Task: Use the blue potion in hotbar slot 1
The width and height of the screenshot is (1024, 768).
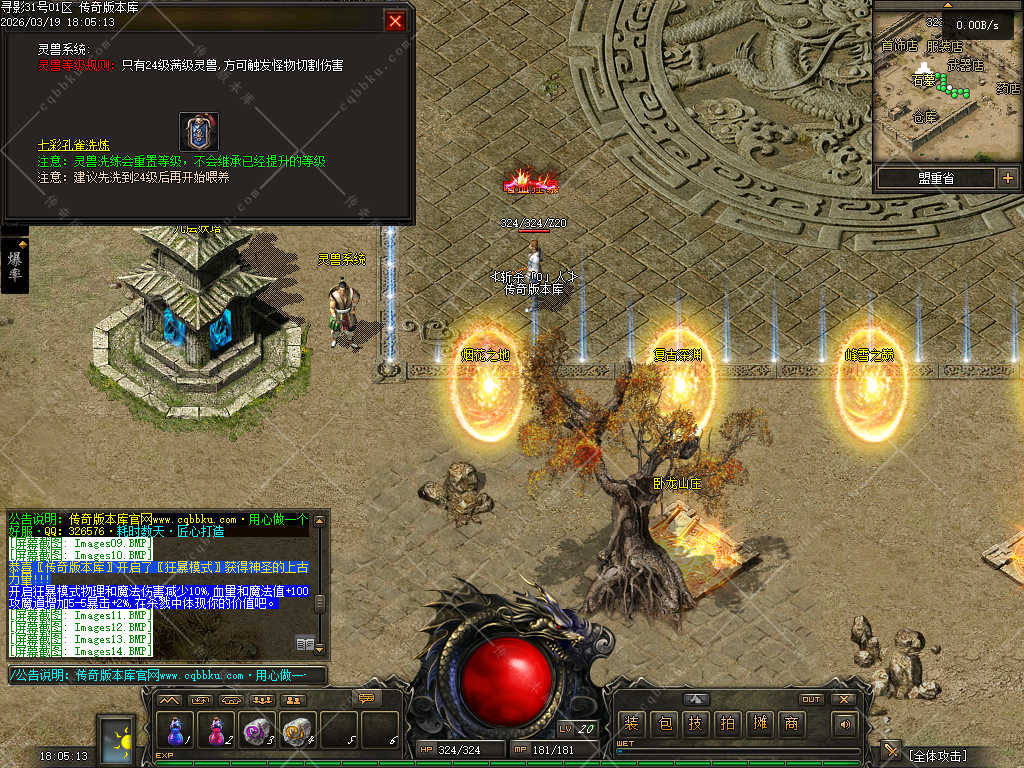Action: coord(177,730)
